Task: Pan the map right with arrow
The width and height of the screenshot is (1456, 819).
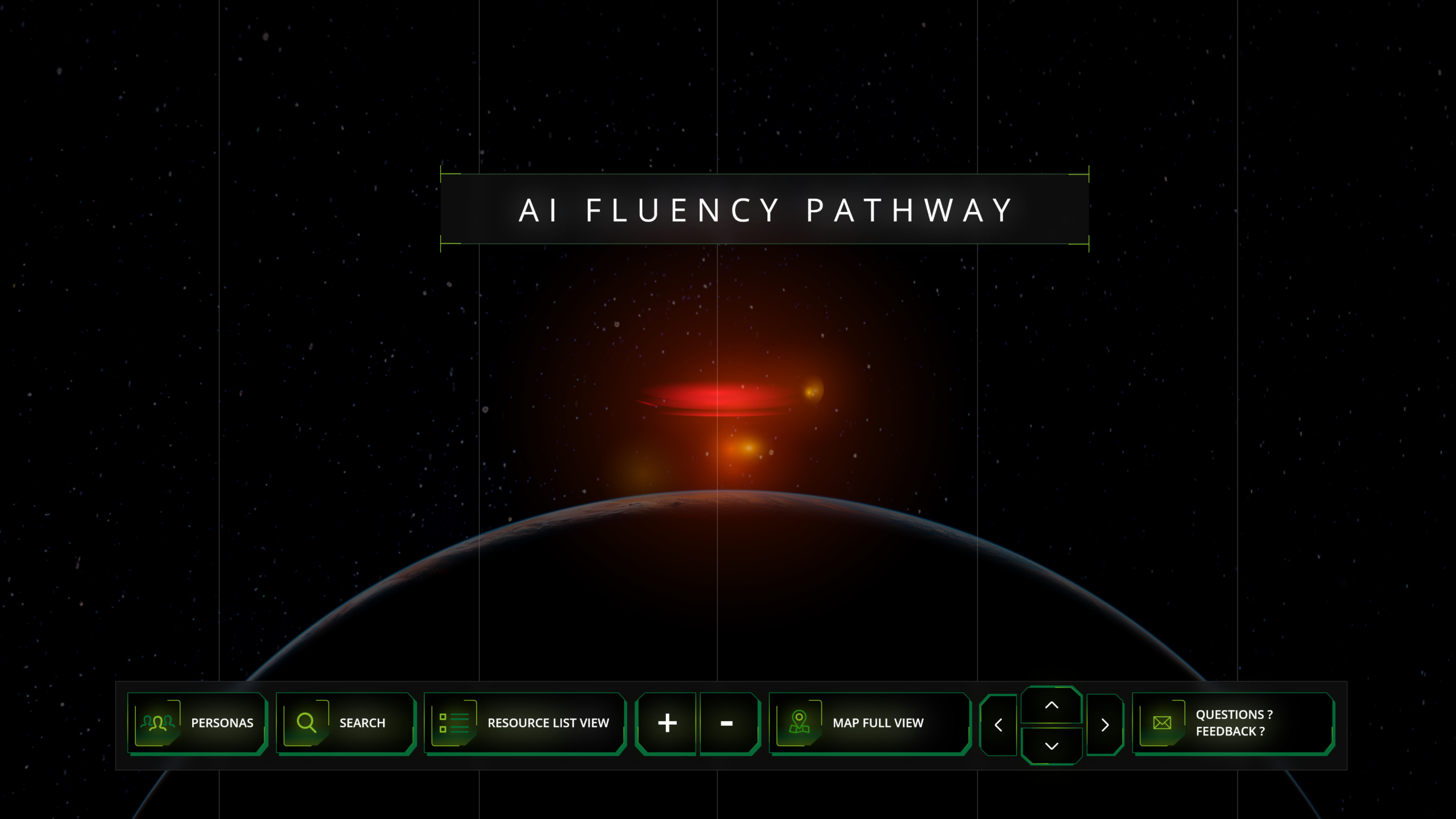Action: 1105,725
